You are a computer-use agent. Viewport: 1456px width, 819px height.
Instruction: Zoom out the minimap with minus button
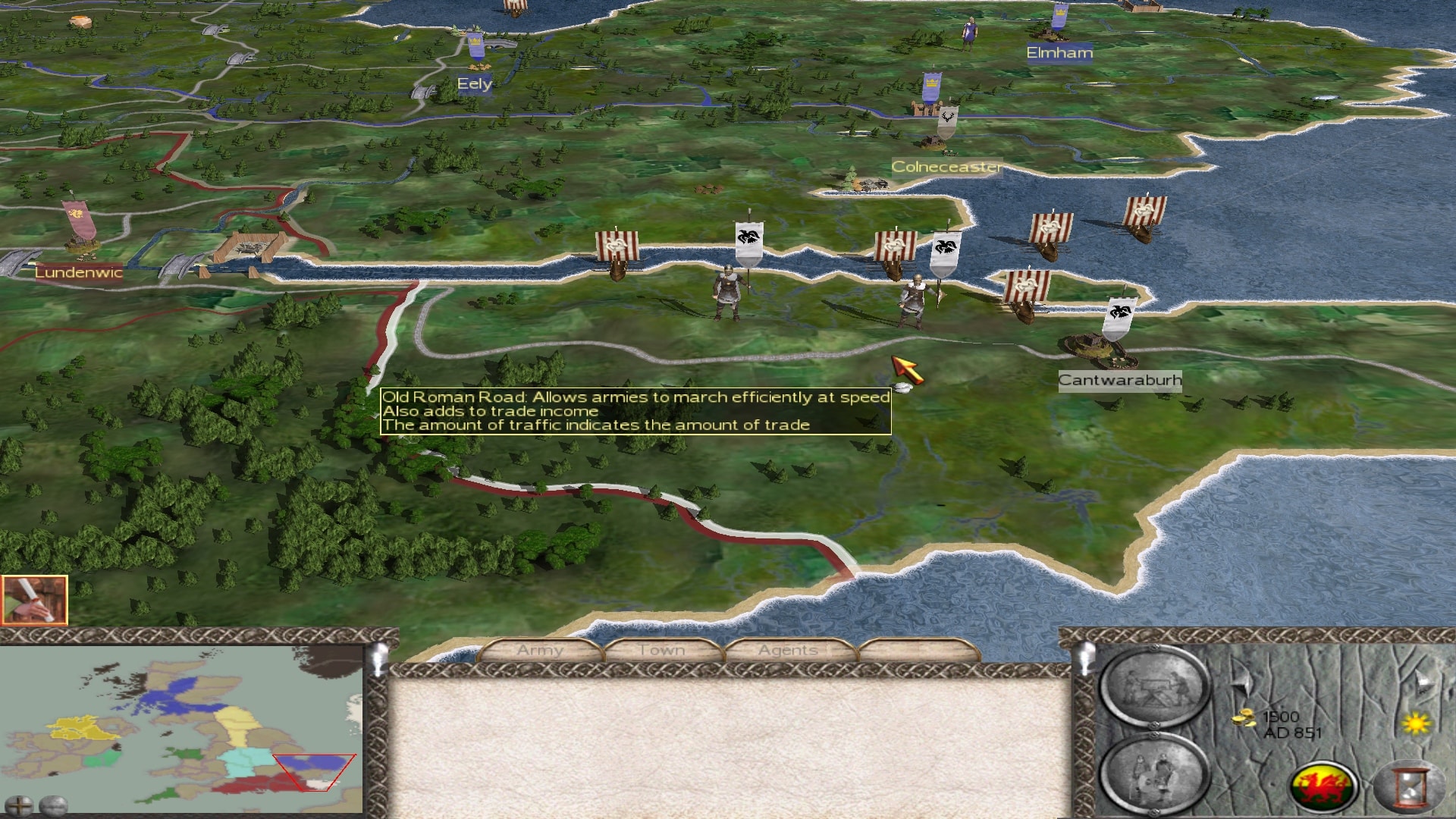pos(53,805)
